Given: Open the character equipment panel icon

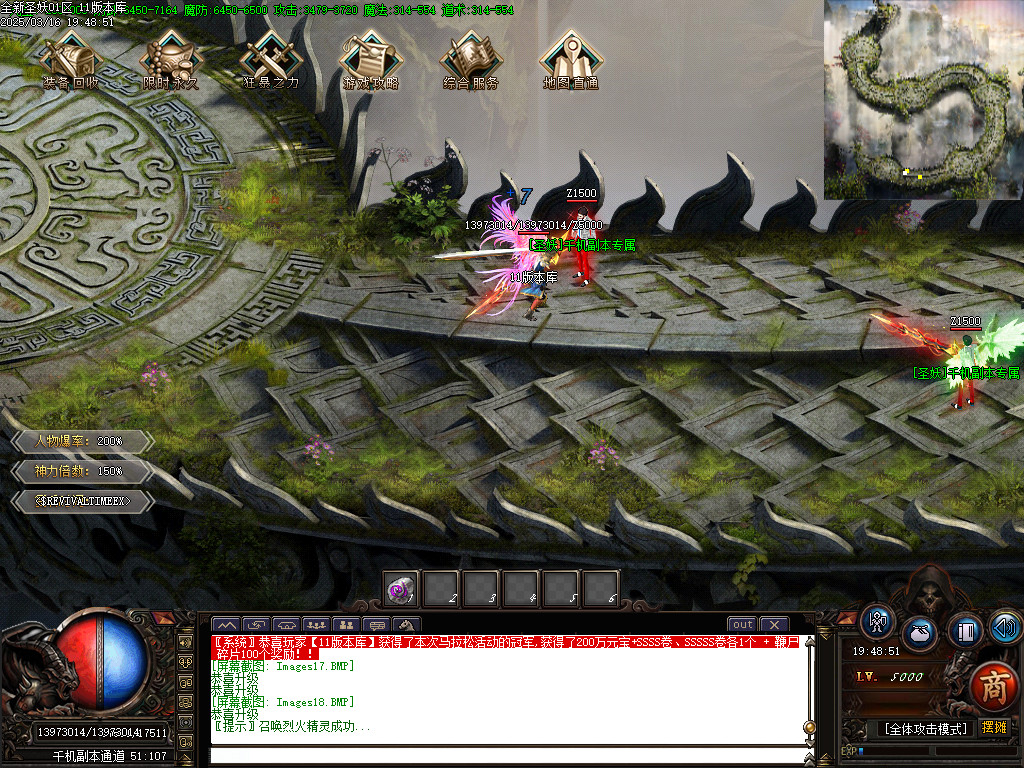Looking at the screenshot, I should [x=877, y=622].
